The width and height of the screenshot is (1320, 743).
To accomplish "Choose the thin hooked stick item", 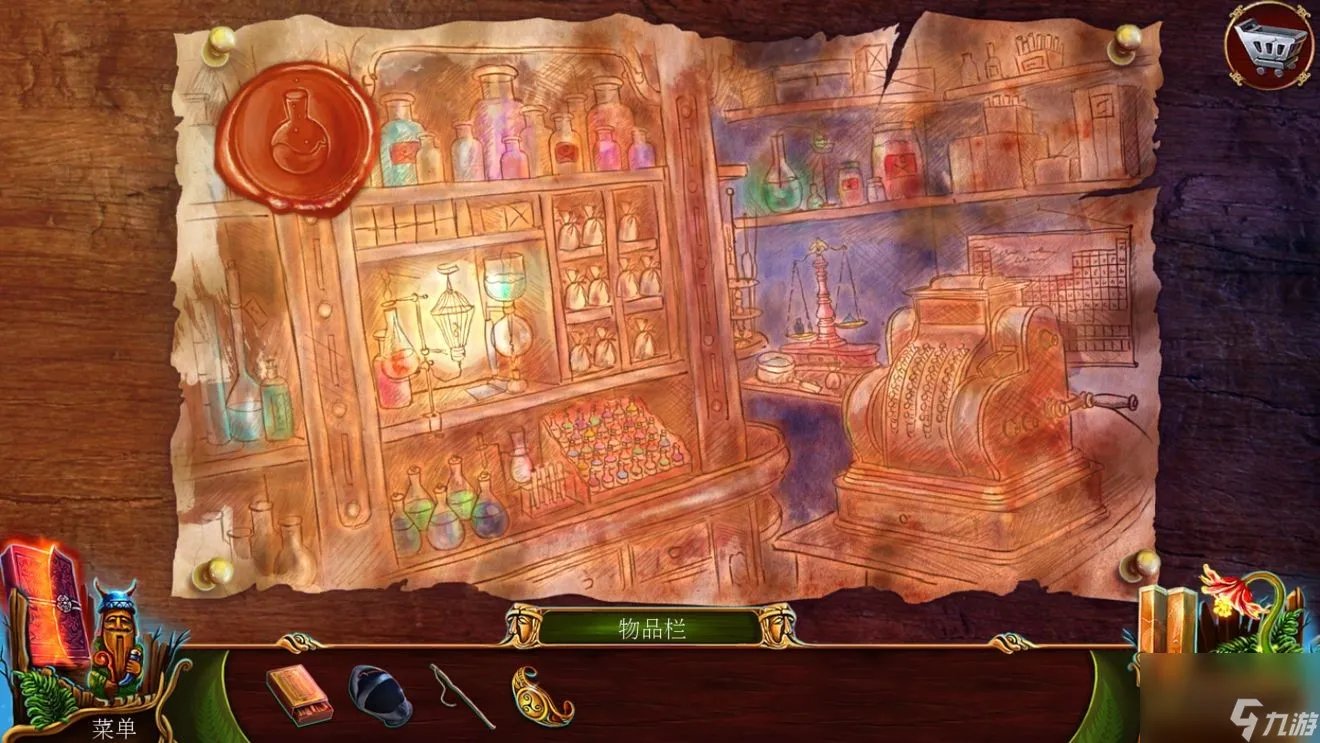I will pos(461,693).
